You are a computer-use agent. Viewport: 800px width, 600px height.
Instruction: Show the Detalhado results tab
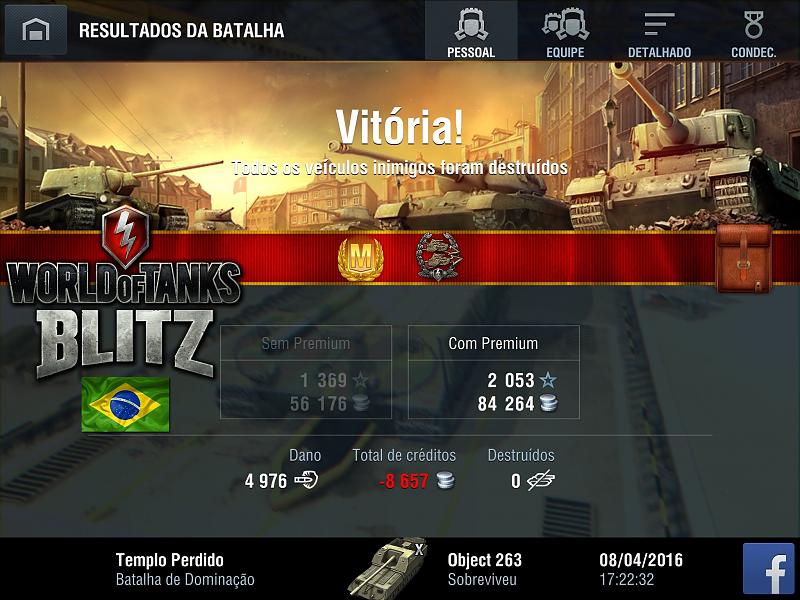(x=659, y=31)
